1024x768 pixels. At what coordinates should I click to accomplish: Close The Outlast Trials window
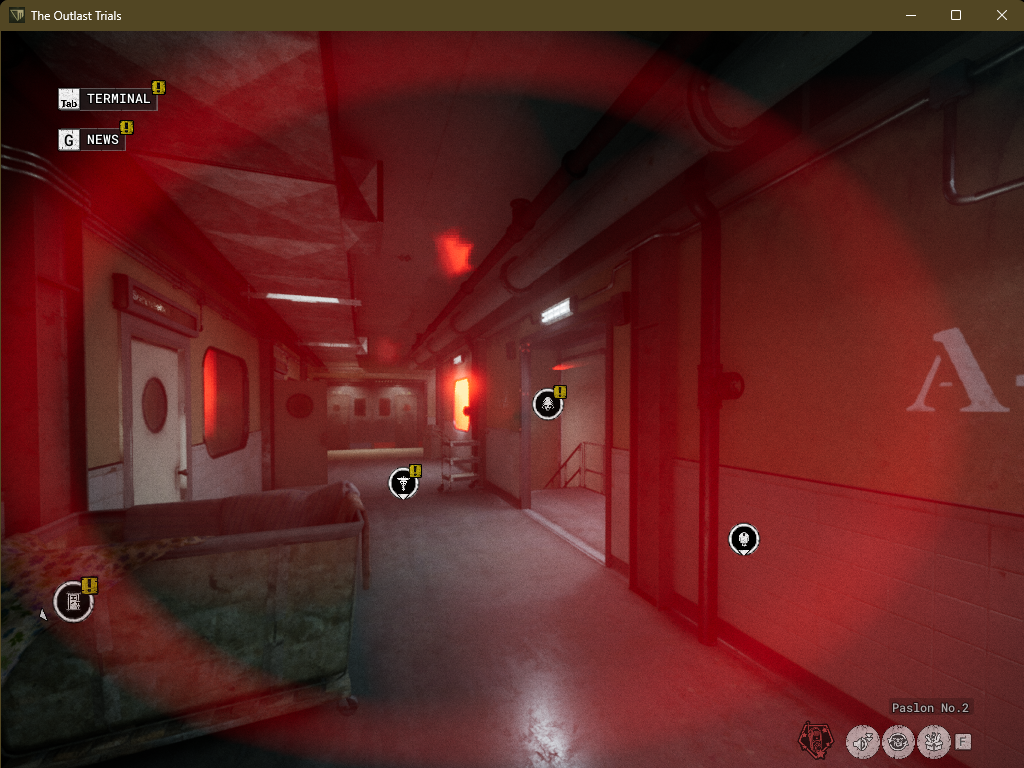pos(1002,15)
